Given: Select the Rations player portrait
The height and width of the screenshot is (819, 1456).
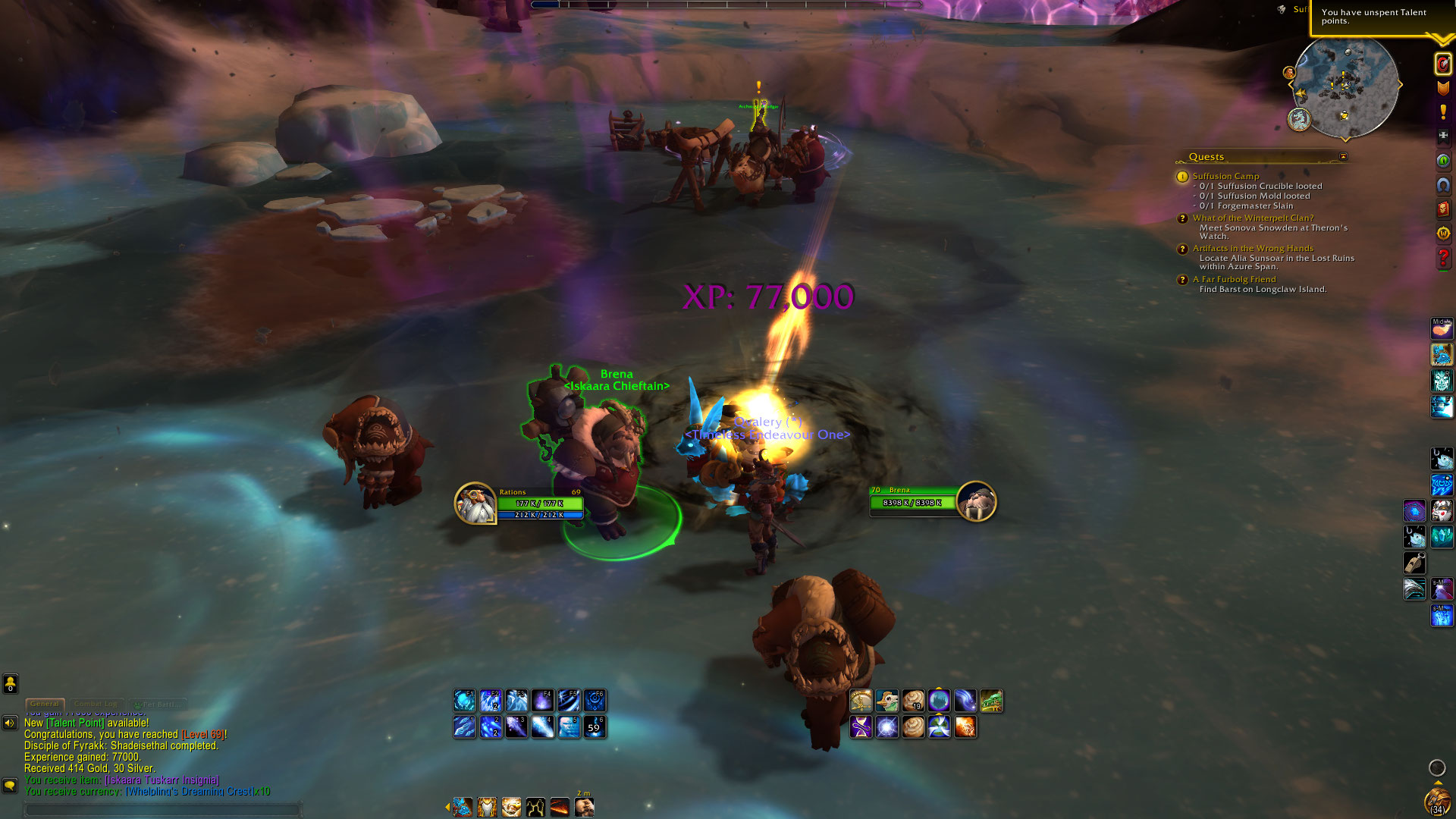Looking at the screenshot, I should (475, 503).
